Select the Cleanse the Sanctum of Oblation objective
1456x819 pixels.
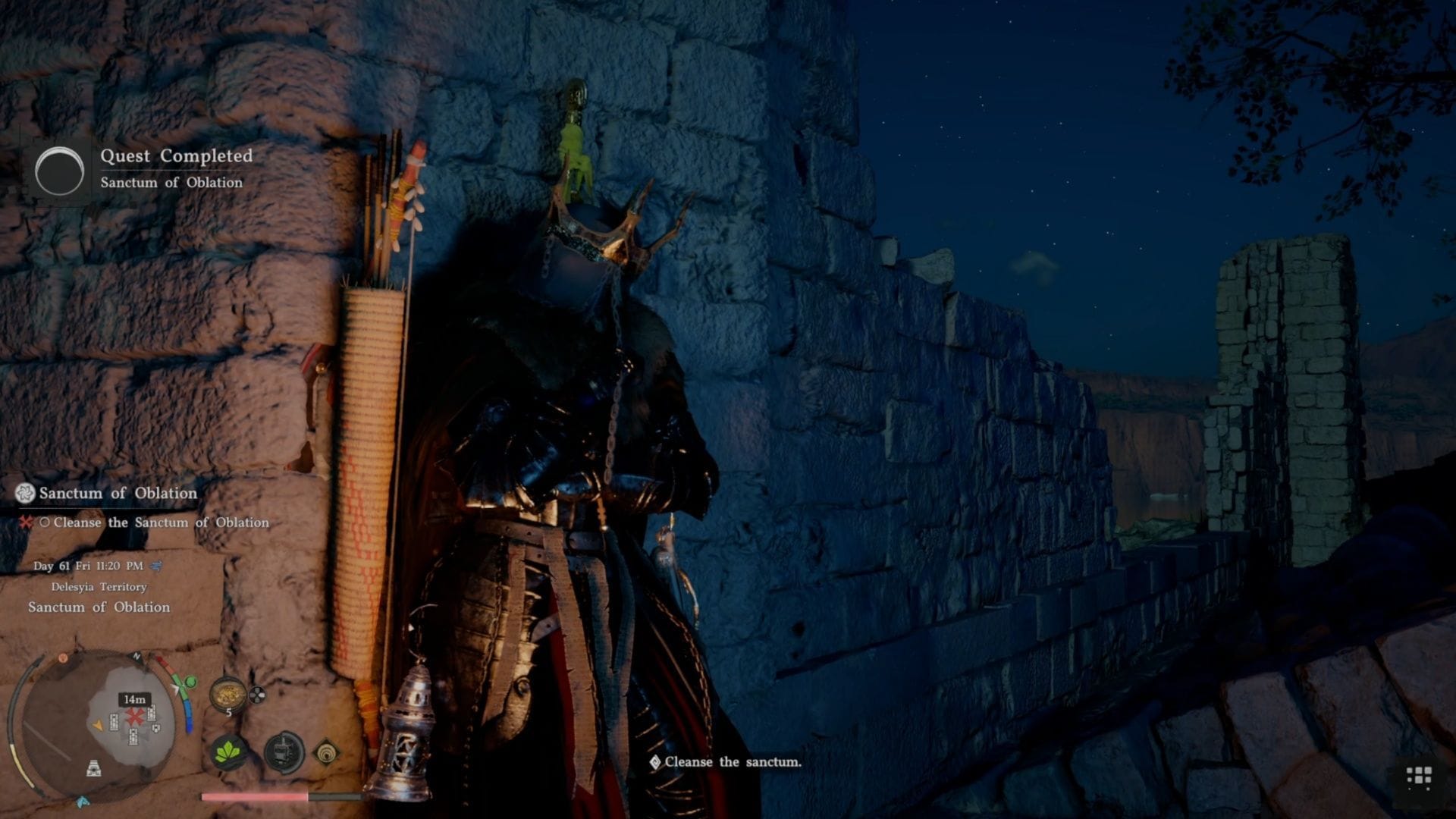161,522
